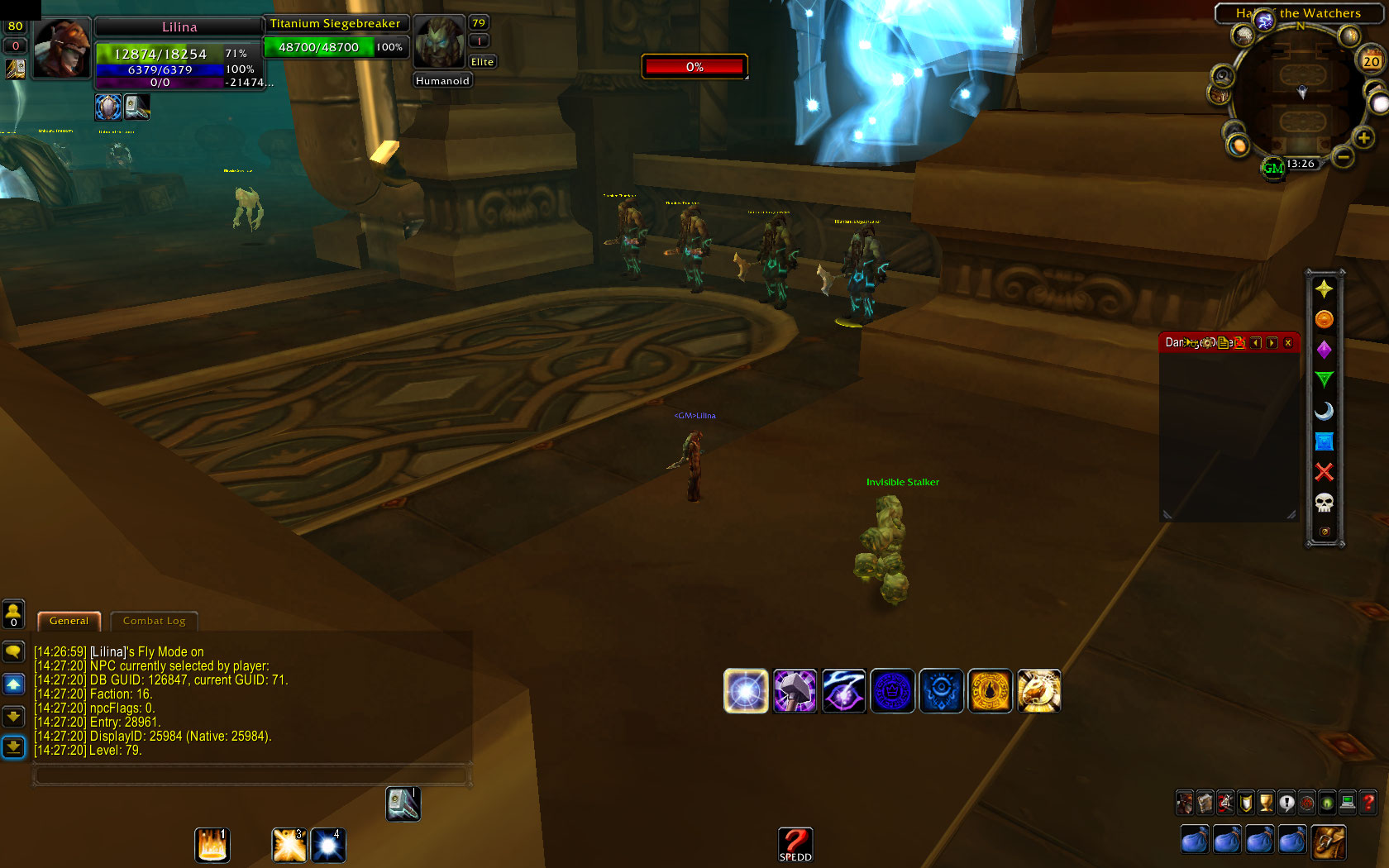Viewport: 1389px width, 868px height.
Task: Click the red 0% progress bar
Action: [x=694, y=66]
